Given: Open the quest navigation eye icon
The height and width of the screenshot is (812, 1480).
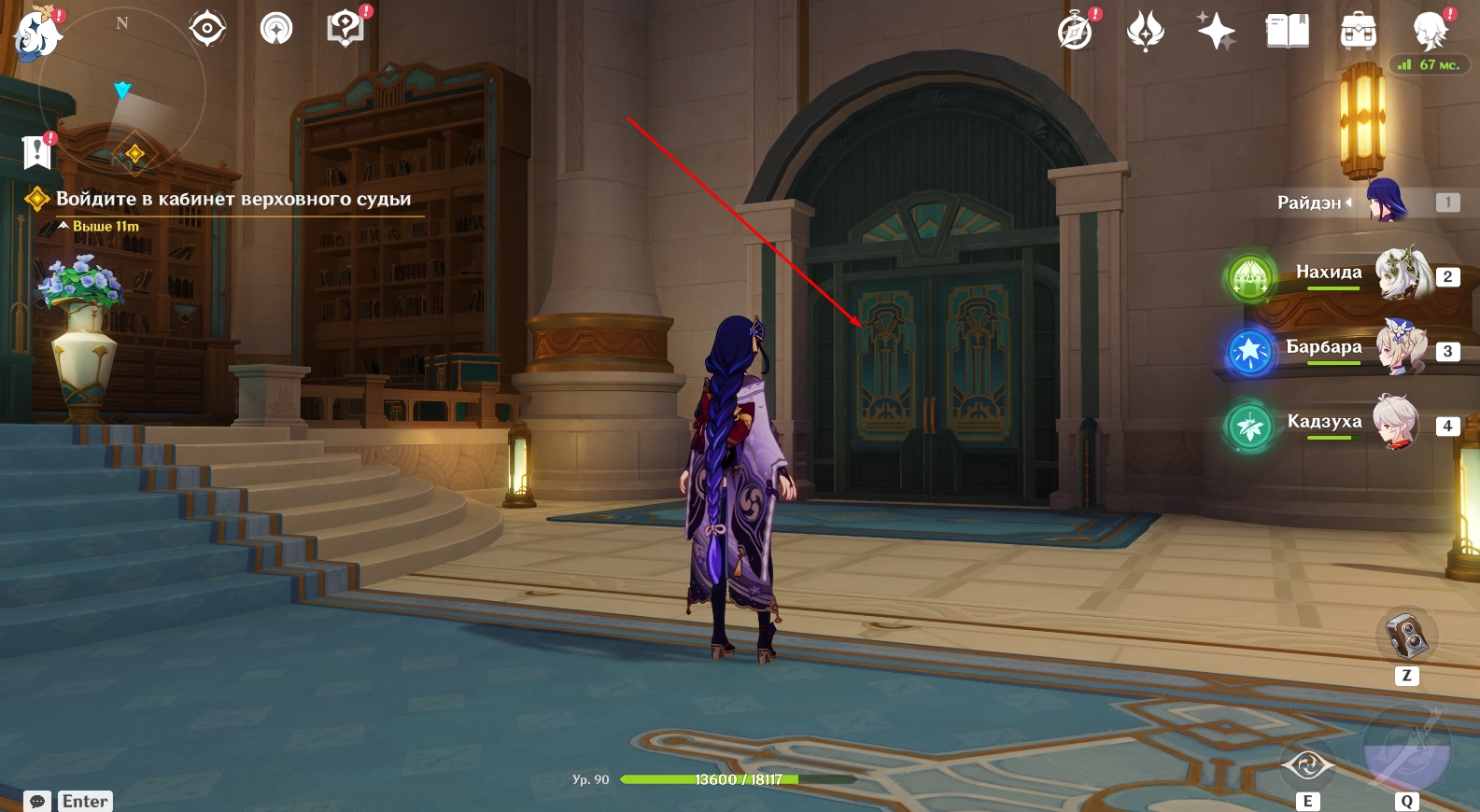Looking at the screenshot, I should pos(207,29).
